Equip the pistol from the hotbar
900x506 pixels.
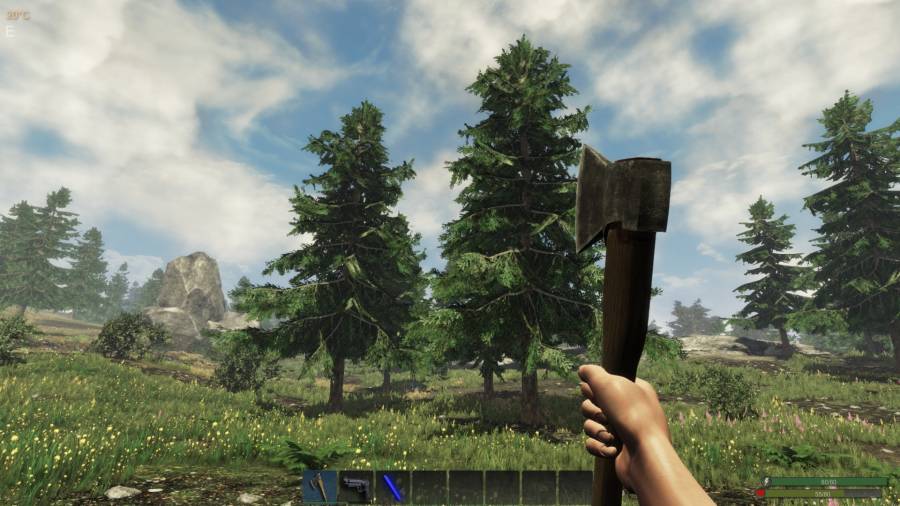coord(356,487)
